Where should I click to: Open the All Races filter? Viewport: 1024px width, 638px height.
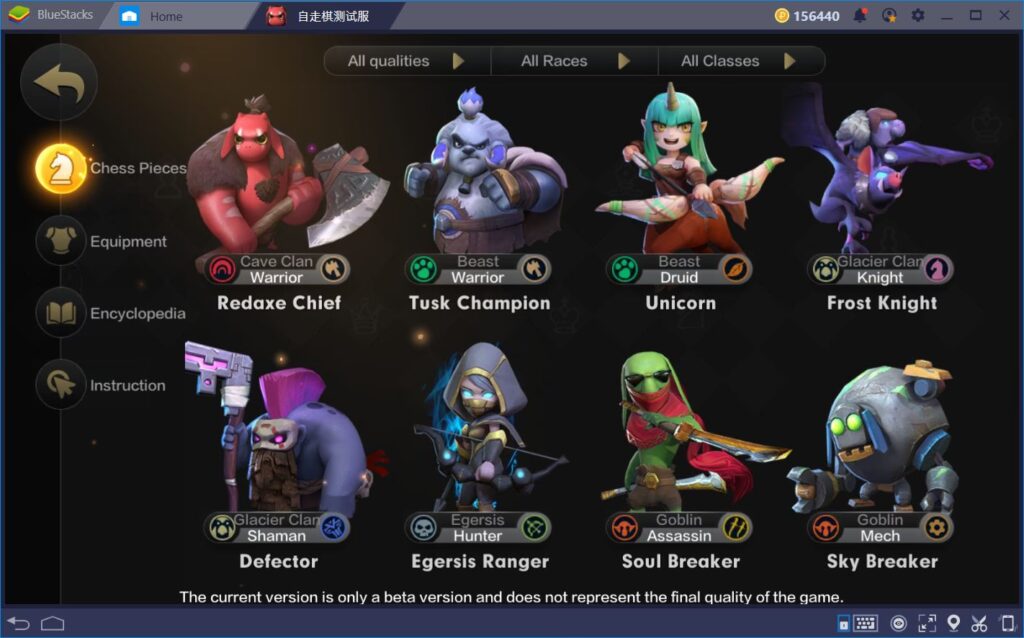(574, 61)
